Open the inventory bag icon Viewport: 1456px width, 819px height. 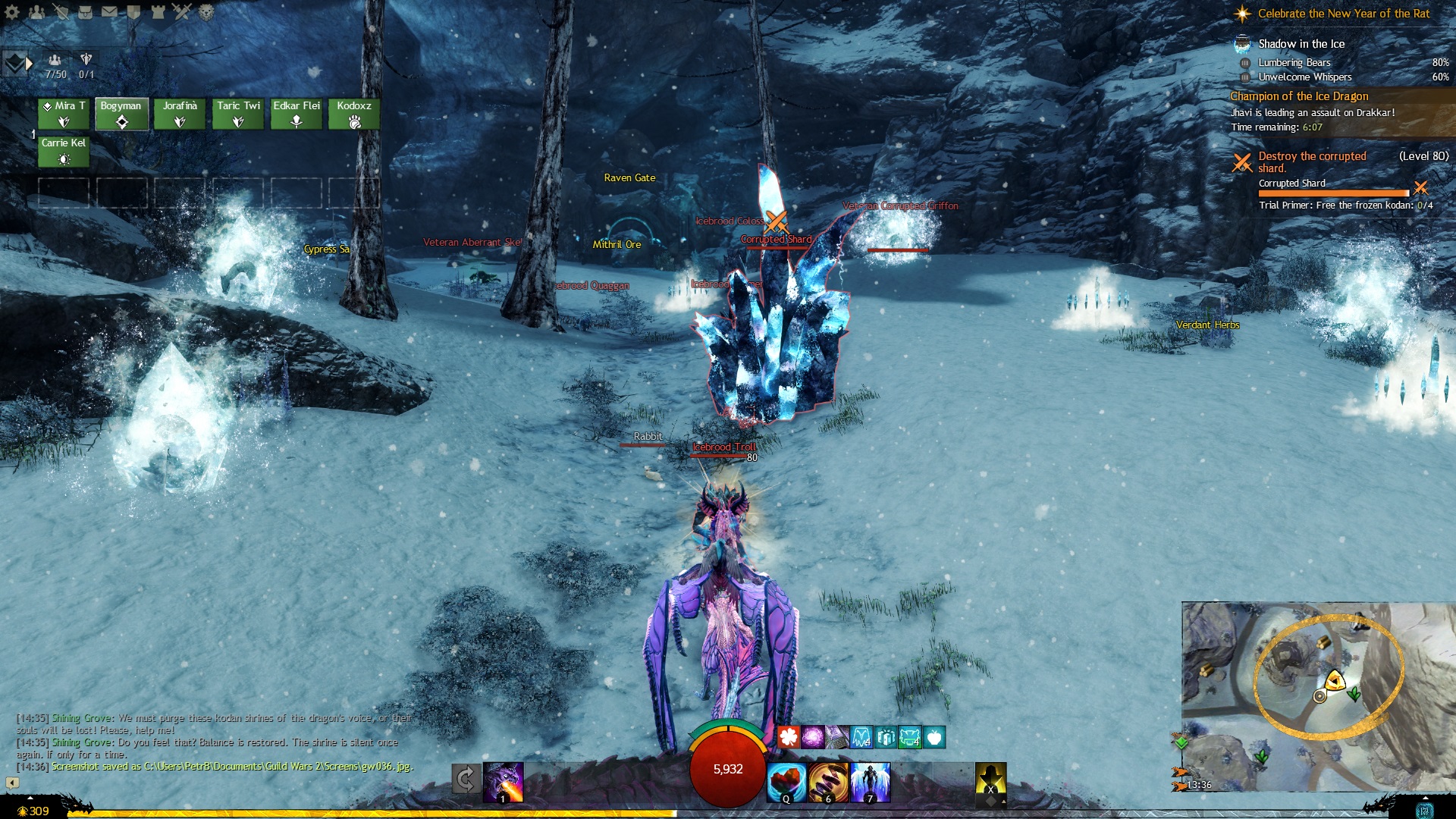pyautogui.click(x=86, y=12)
